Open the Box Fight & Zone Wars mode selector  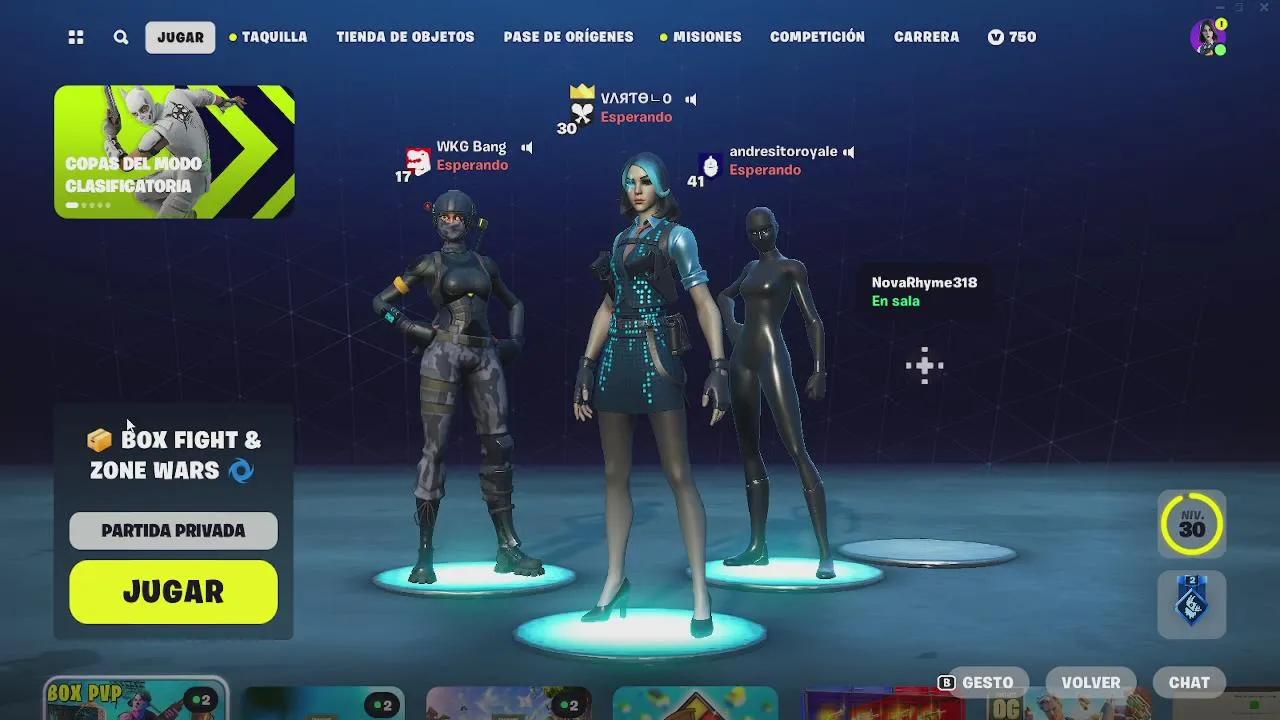(x=173, y=453)
